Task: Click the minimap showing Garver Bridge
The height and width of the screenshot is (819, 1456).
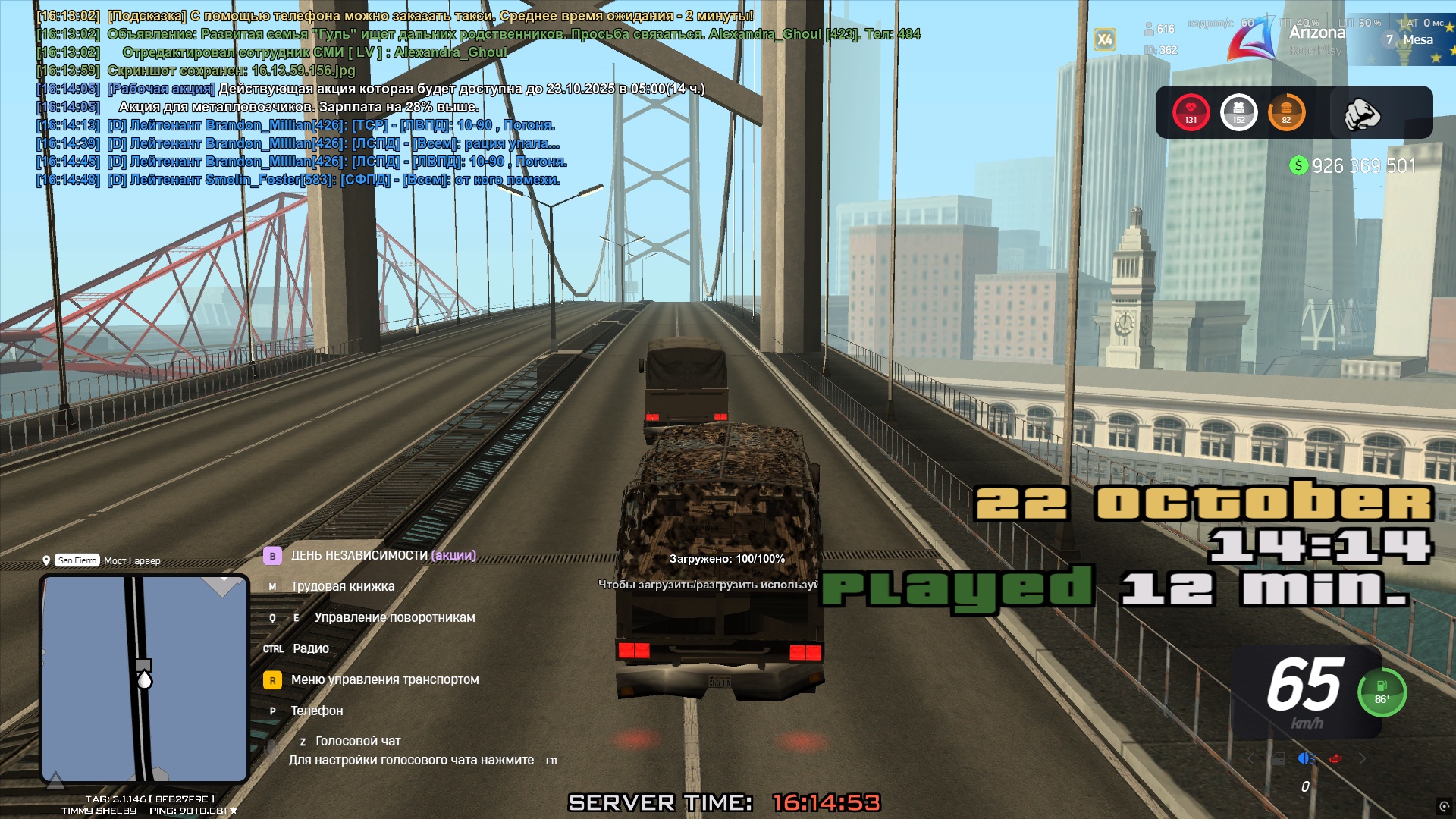Action: pos(144,679)
